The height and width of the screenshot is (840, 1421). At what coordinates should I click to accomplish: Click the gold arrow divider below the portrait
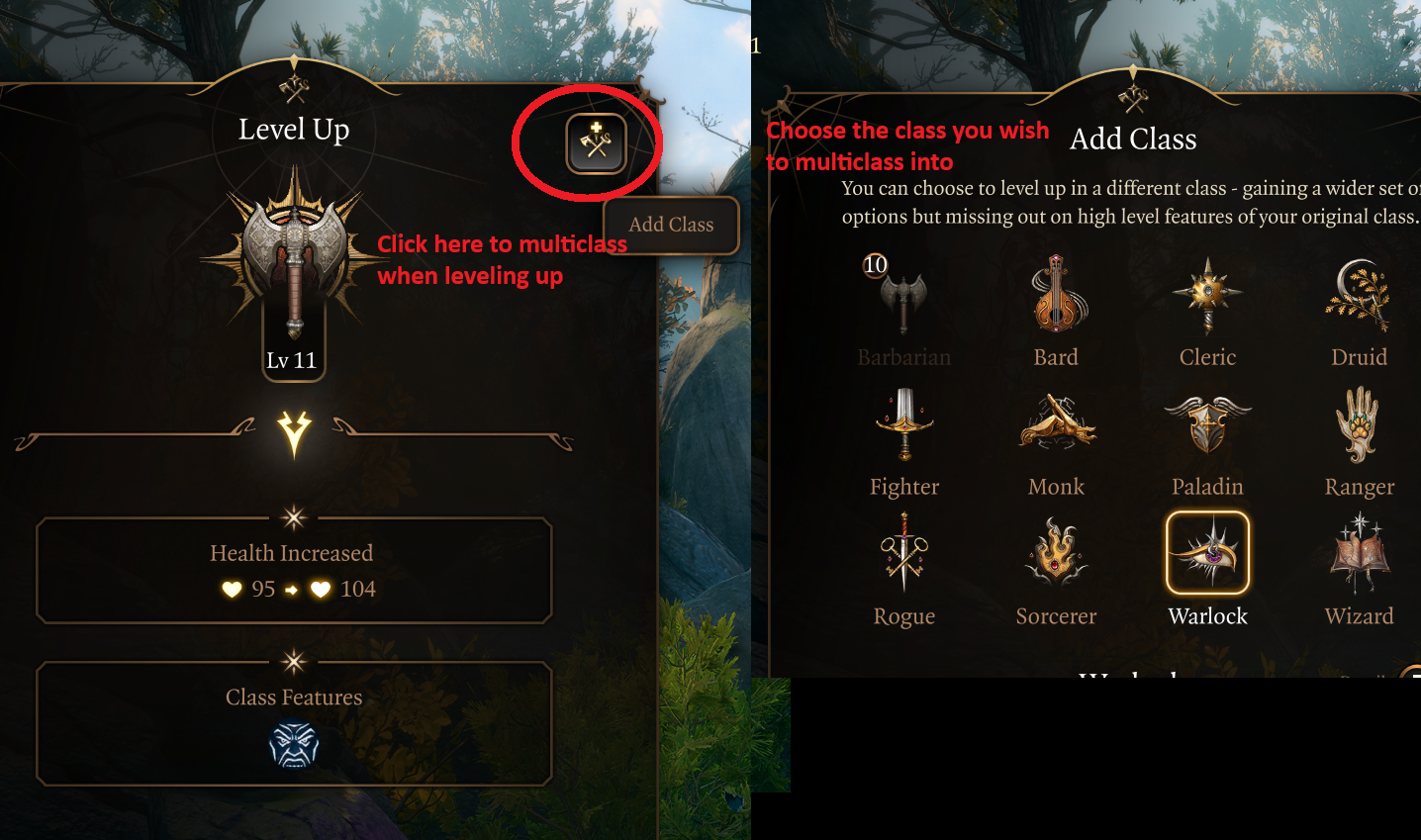(x=293, y=428)
